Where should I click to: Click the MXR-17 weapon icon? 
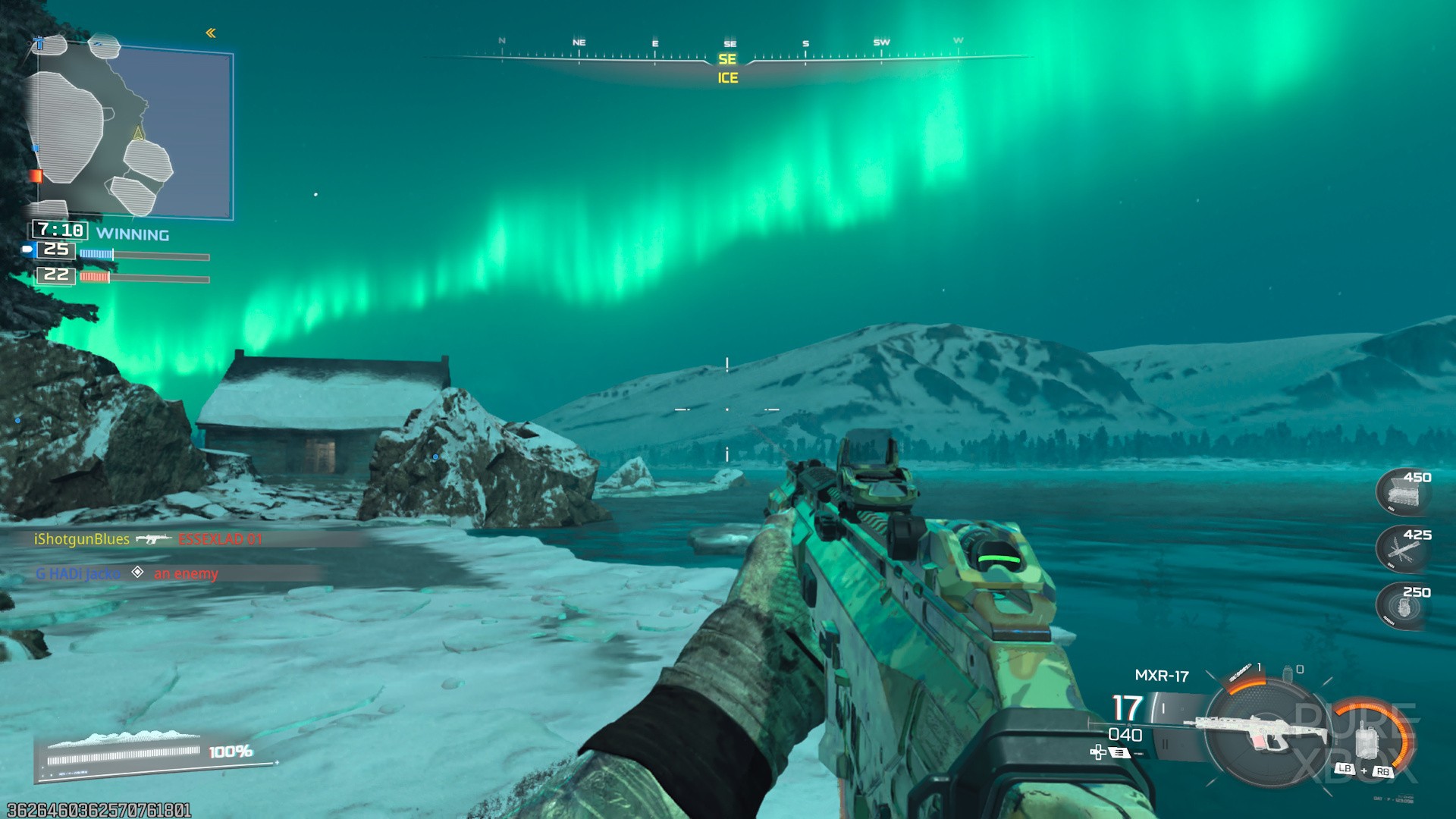[x=1261, y=730]
